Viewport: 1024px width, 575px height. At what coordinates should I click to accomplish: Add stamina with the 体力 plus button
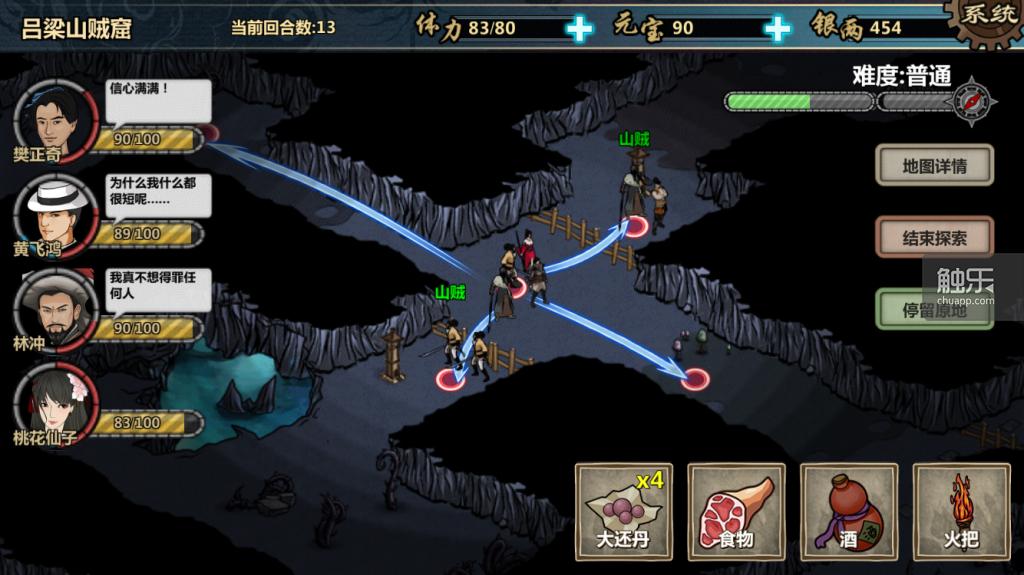(x=579, y=29)
